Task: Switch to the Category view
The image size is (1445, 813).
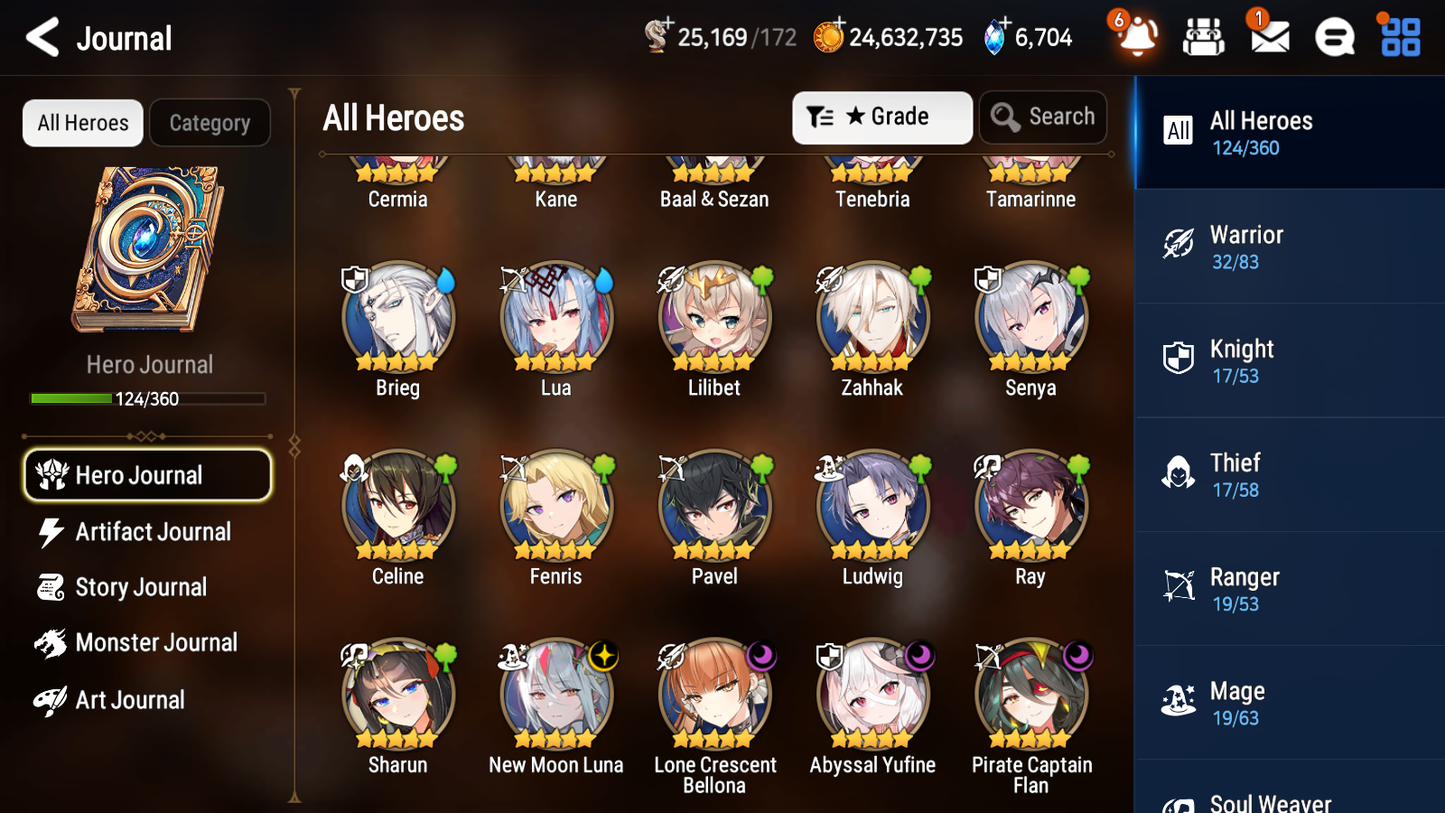Action: click(210, 122)
